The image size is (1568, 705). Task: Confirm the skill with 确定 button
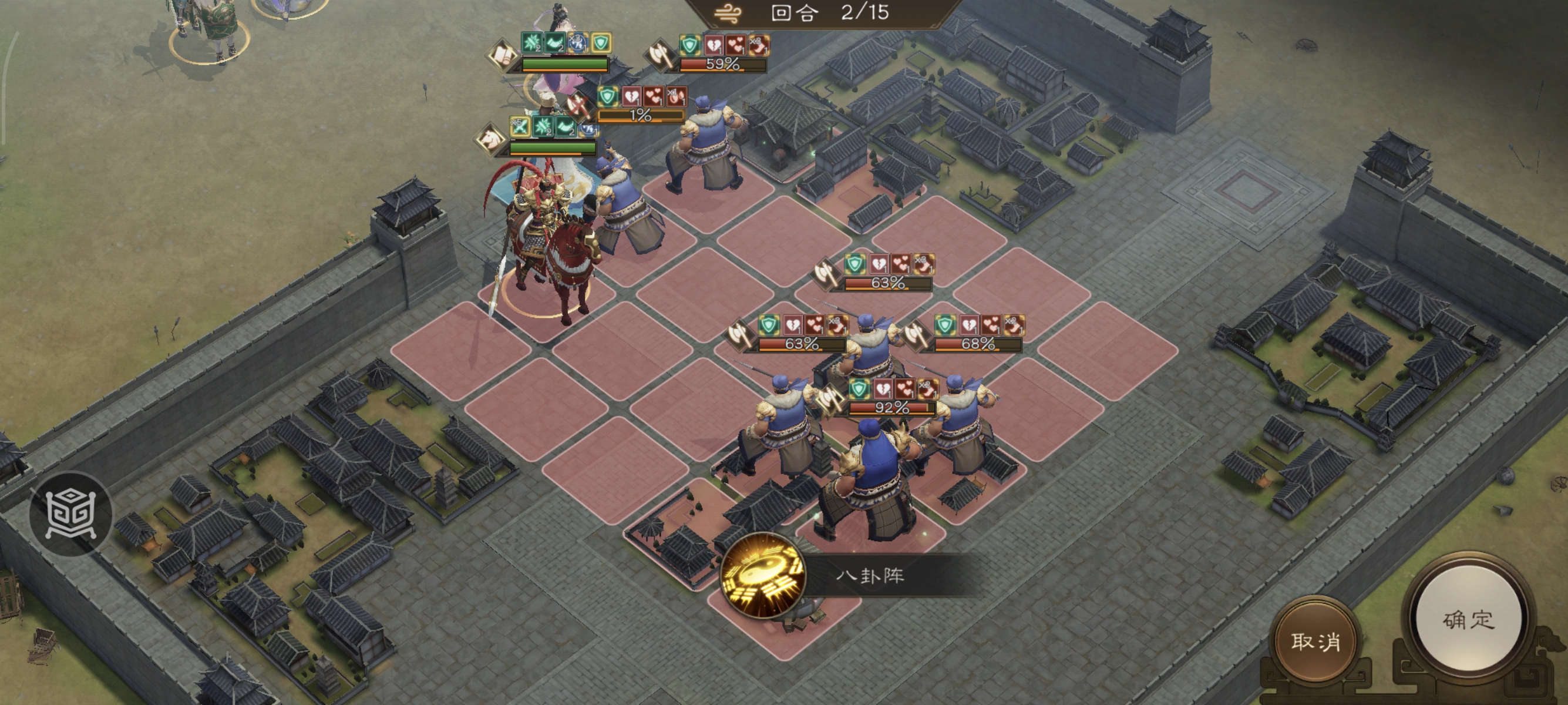[1468, 620]
